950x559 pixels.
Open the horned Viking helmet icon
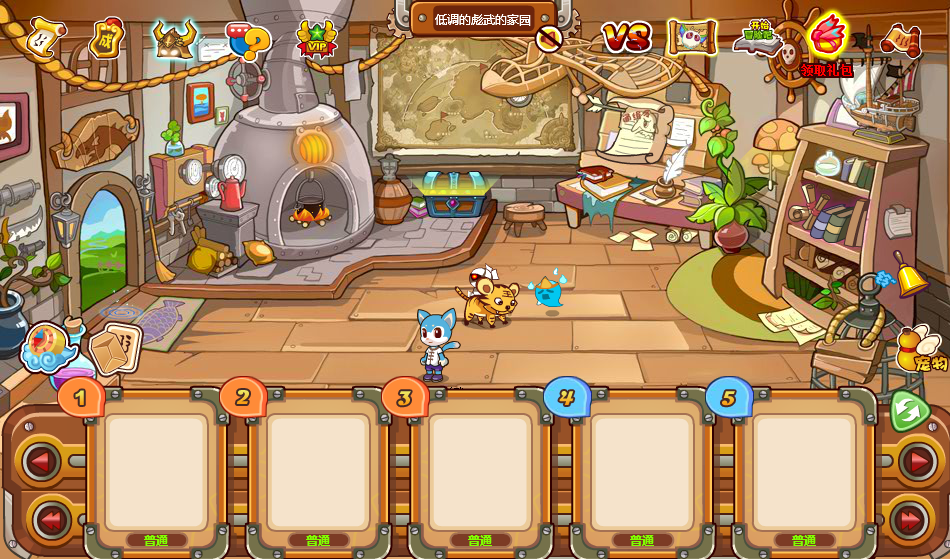(x=175, y=40)
